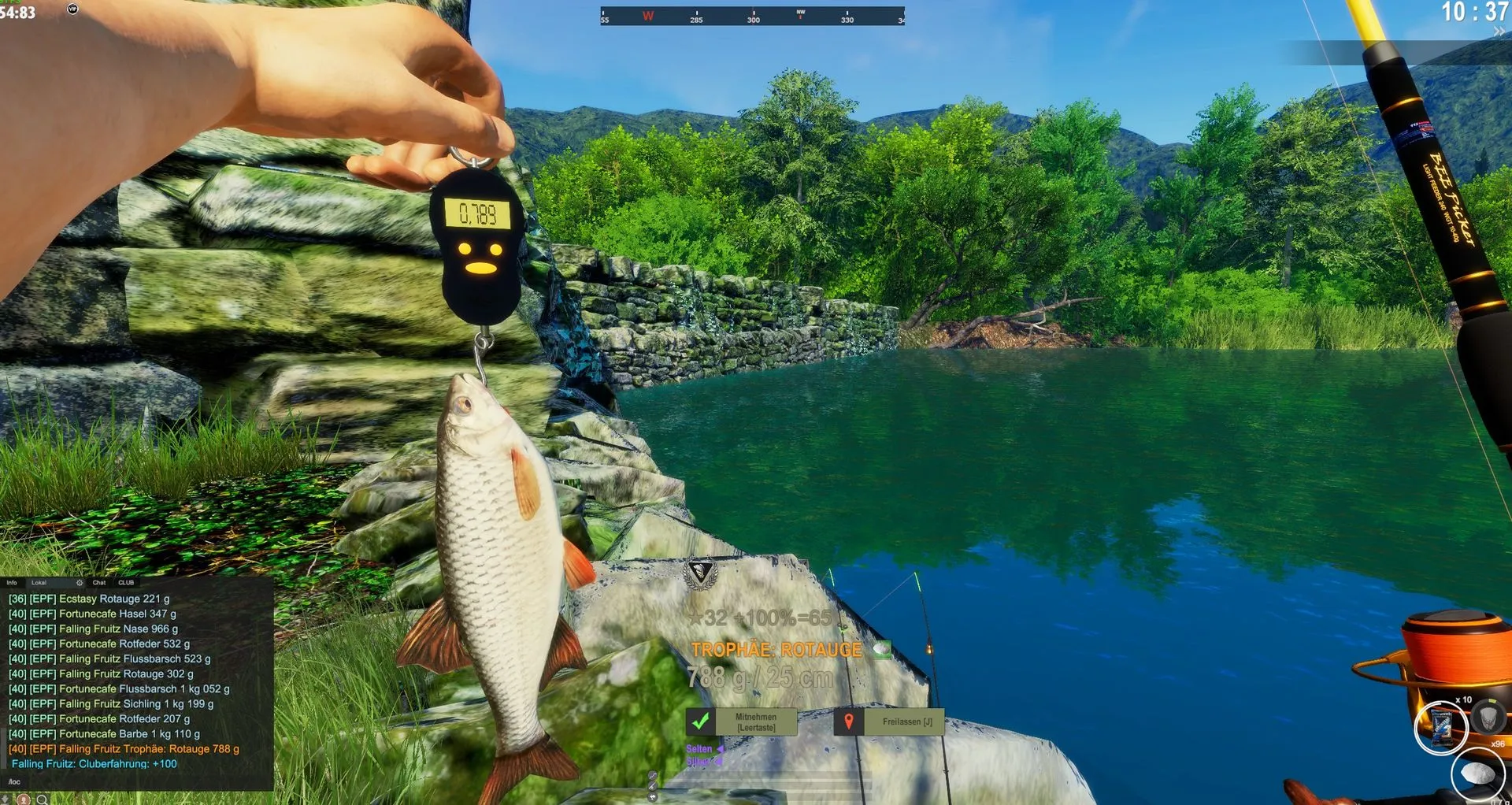Click the player avatar icon below chat
1512x805 pixels.
click(24, 799)
